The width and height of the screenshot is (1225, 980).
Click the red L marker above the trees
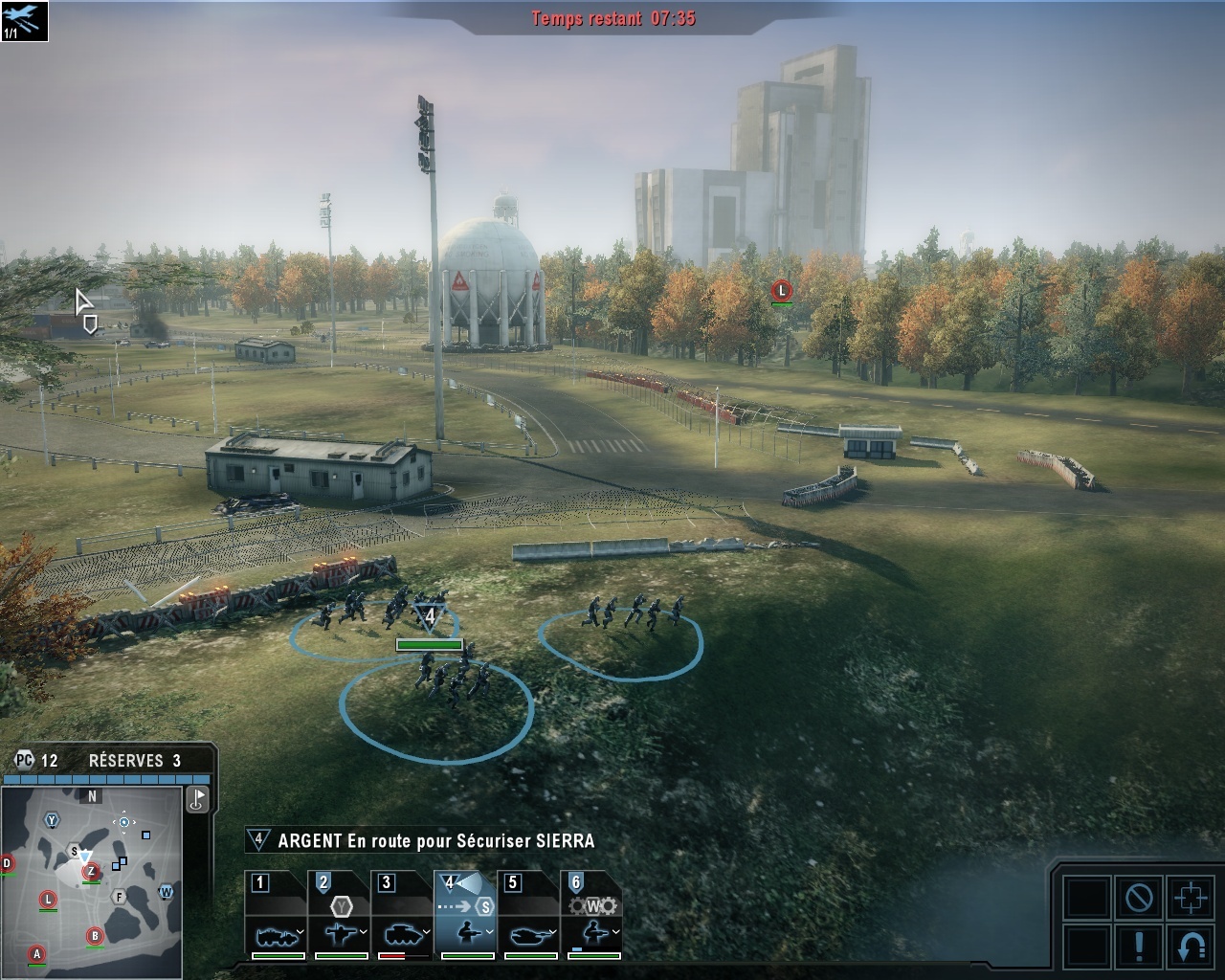point(782,290)
